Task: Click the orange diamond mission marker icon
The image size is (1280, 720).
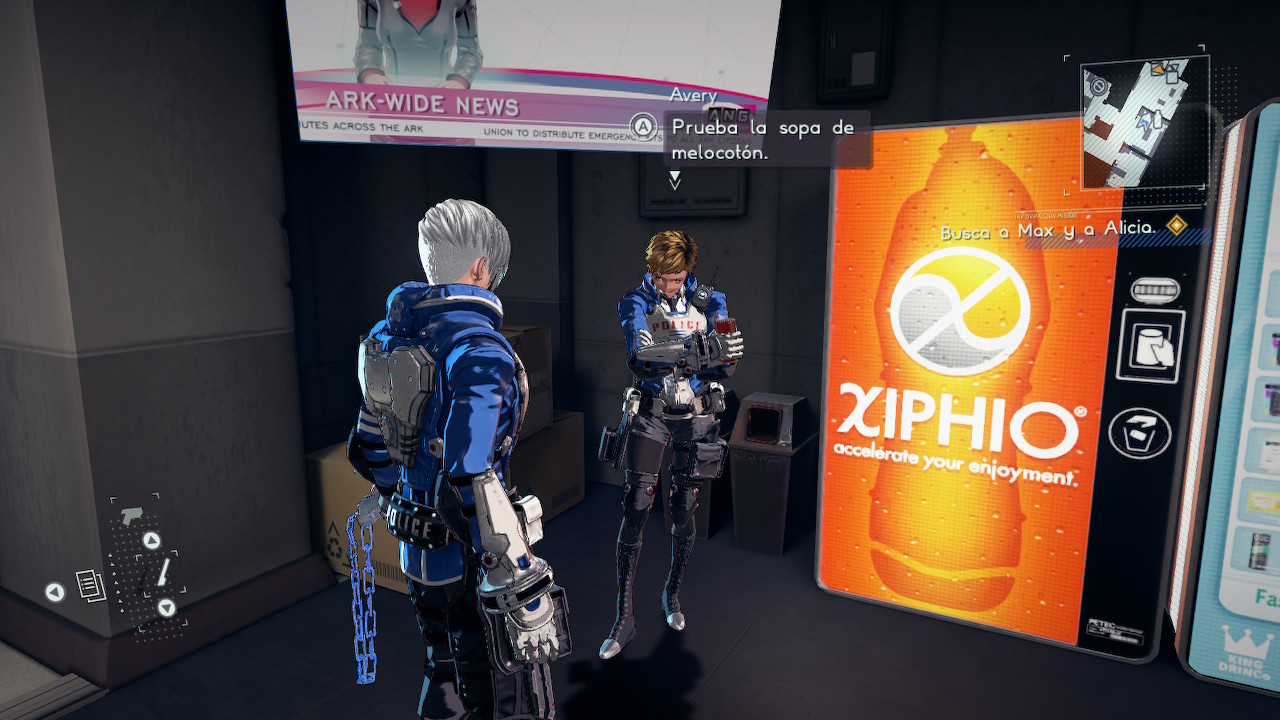Action: (x=1177, y=227)
